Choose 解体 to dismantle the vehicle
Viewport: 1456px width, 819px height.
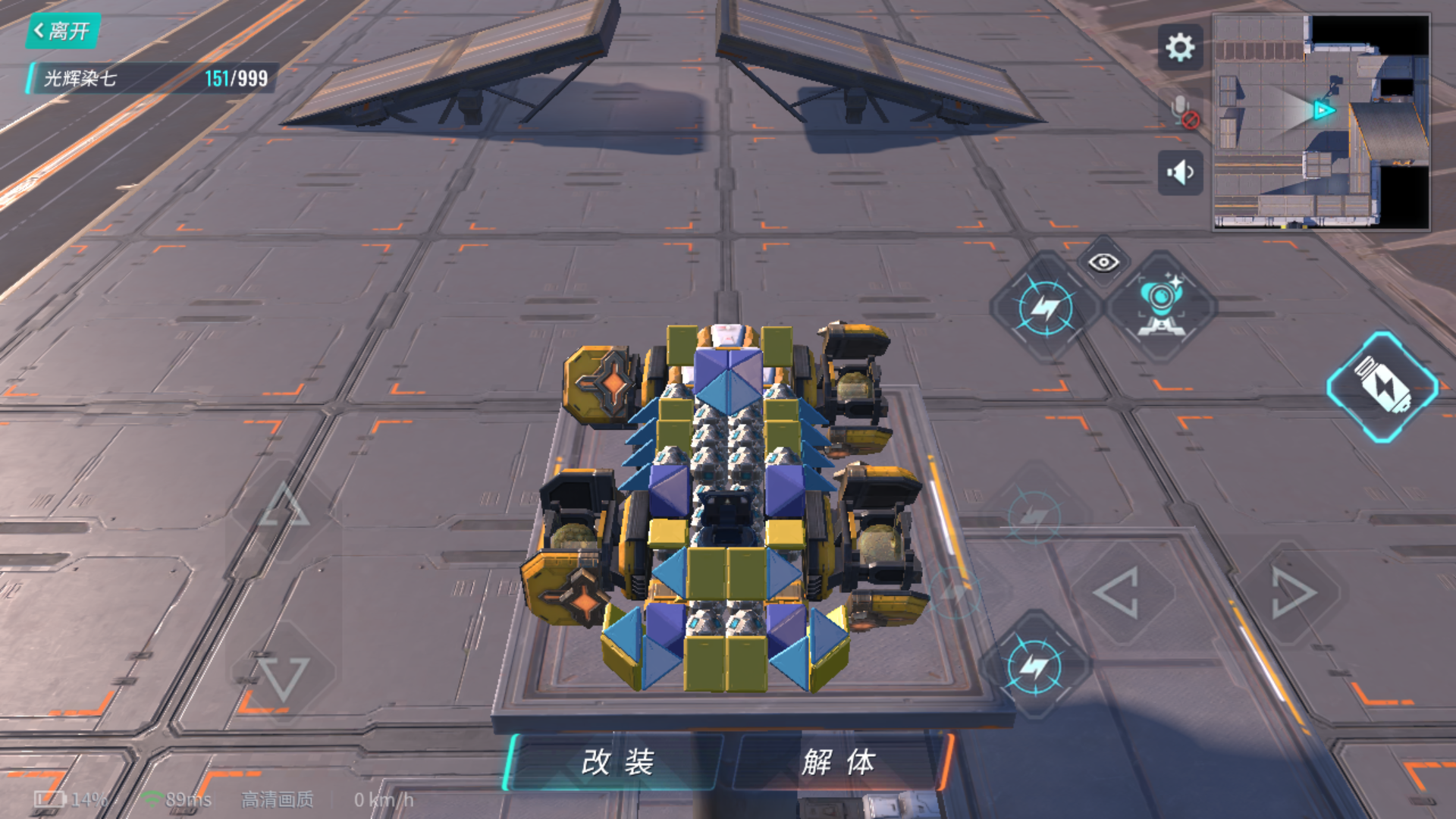coord(839,762)
